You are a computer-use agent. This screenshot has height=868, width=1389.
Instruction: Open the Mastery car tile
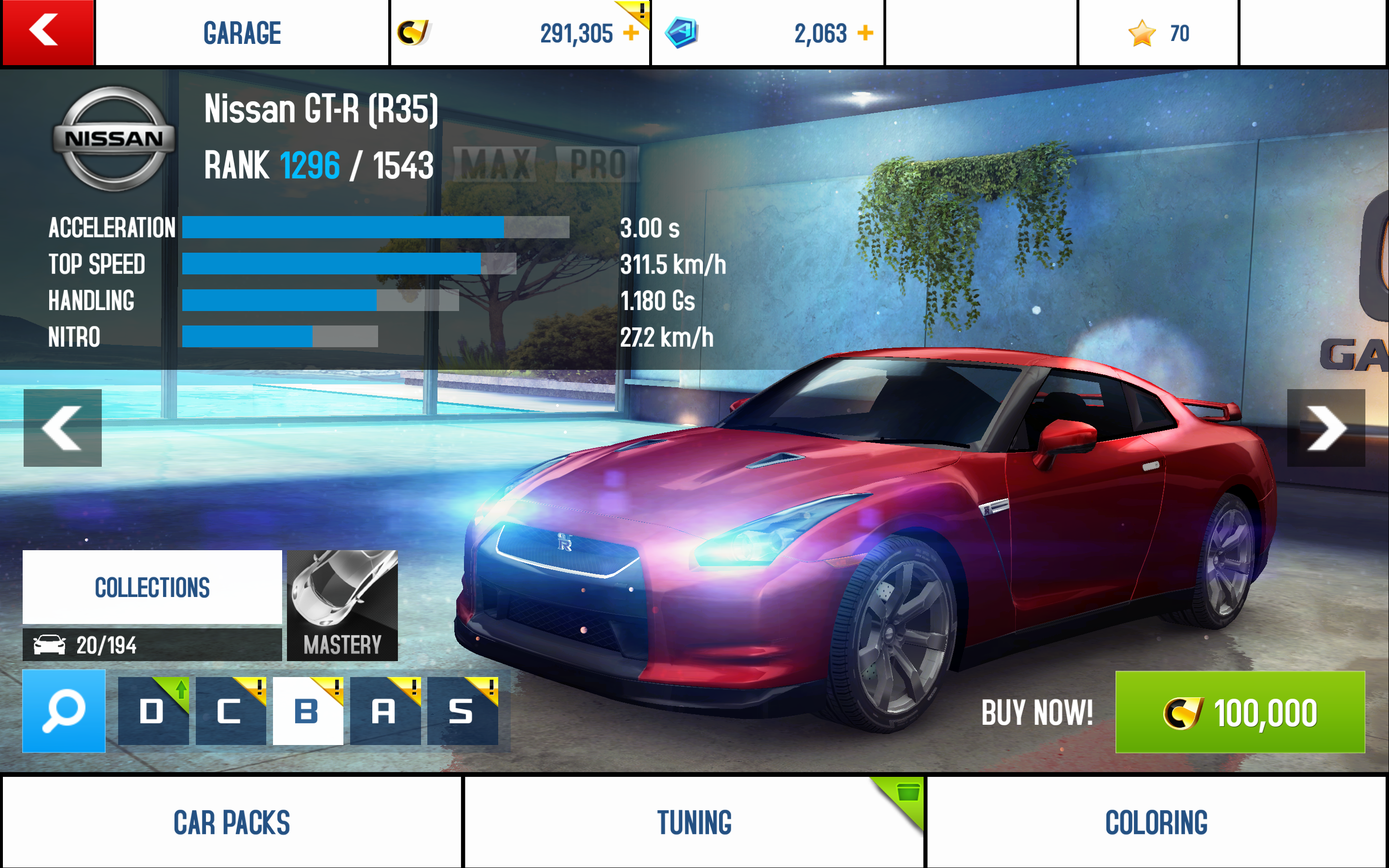pos(342,606)
